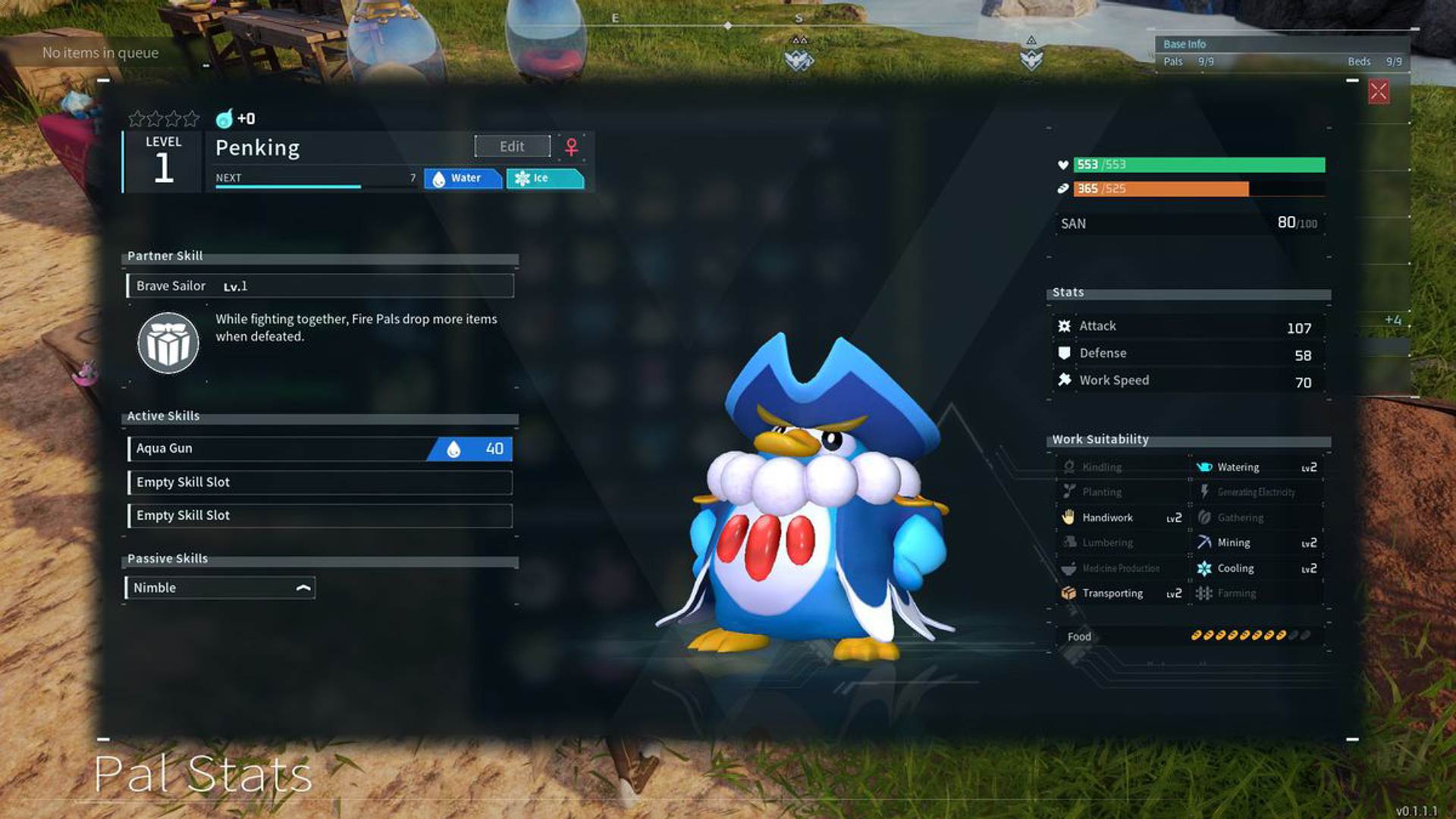Toggle the rightmost star above Penking's level
This screenshot has width=1456, height=819.
coord(191,118)
